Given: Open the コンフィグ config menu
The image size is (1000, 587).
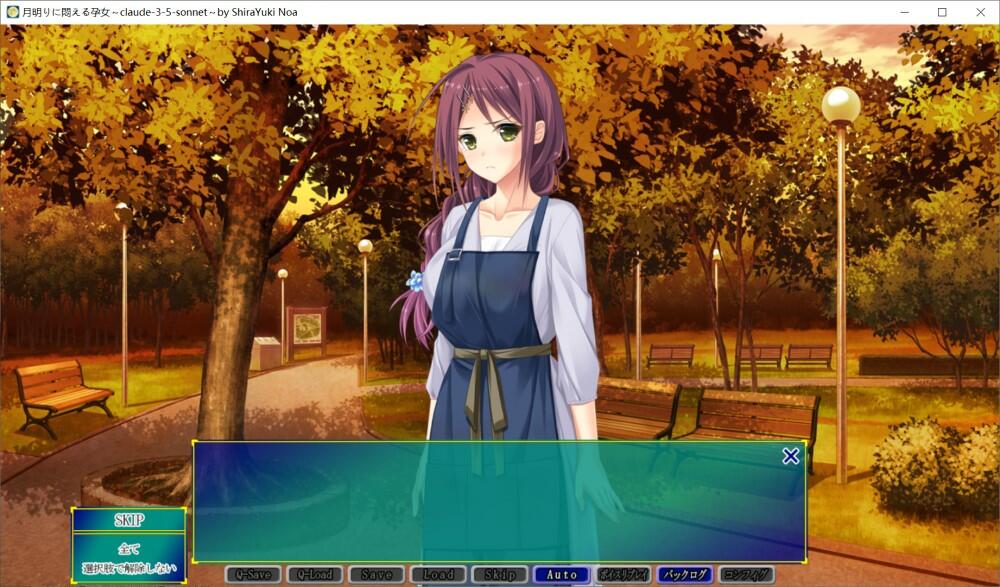Looking at the screenshot, I should click(x=746, y=575).
